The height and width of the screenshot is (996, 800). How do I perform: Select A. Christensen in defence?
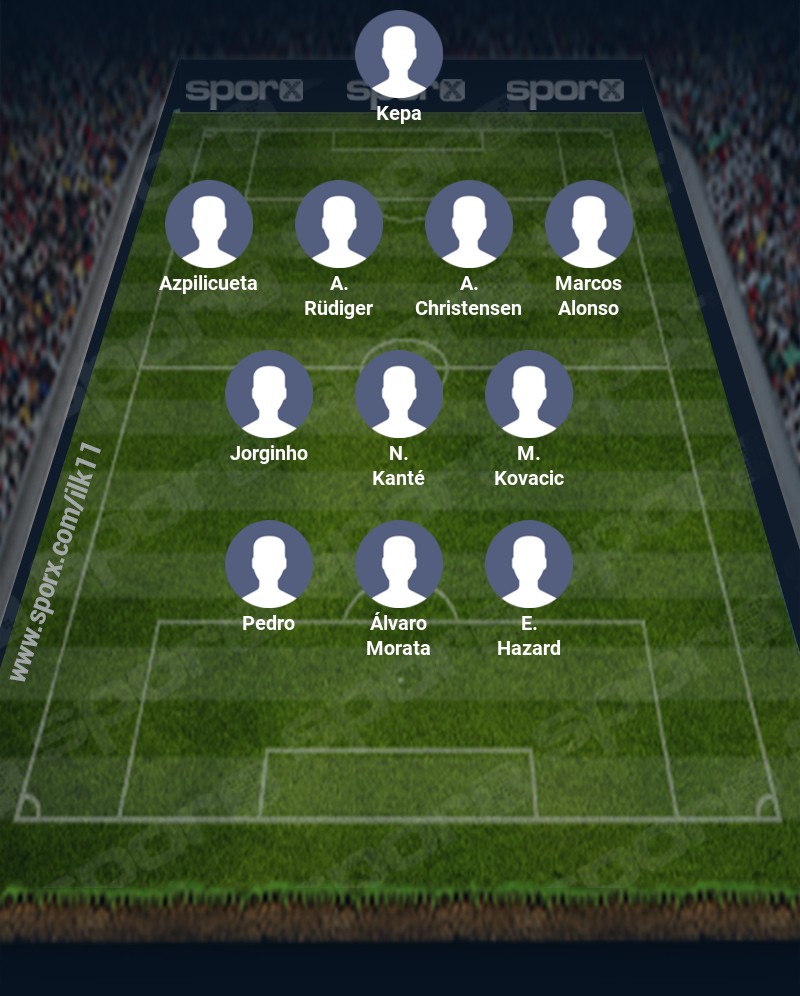[469, 224]
